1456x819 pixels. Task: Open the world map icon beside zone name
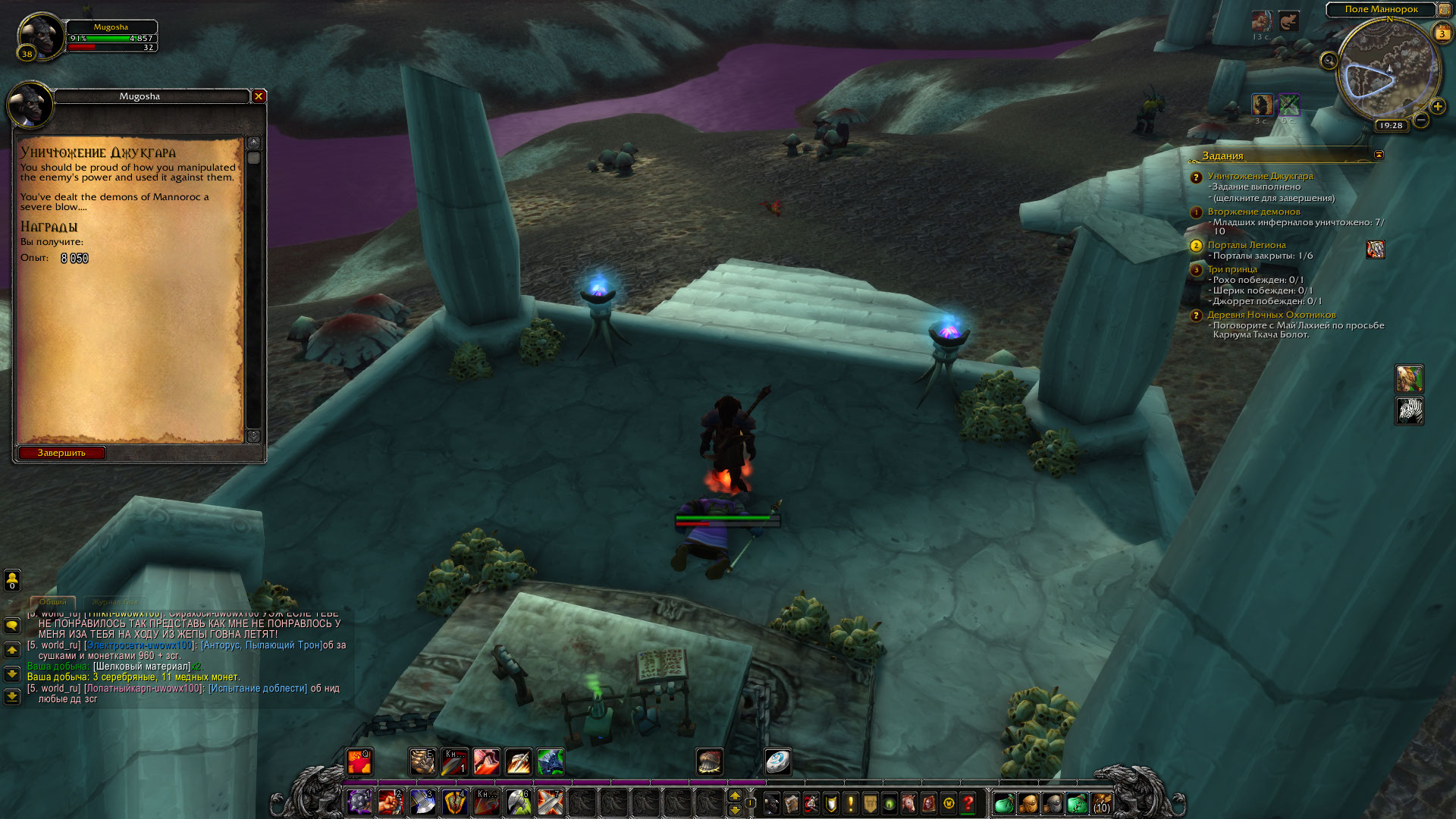coord(1444,10)
